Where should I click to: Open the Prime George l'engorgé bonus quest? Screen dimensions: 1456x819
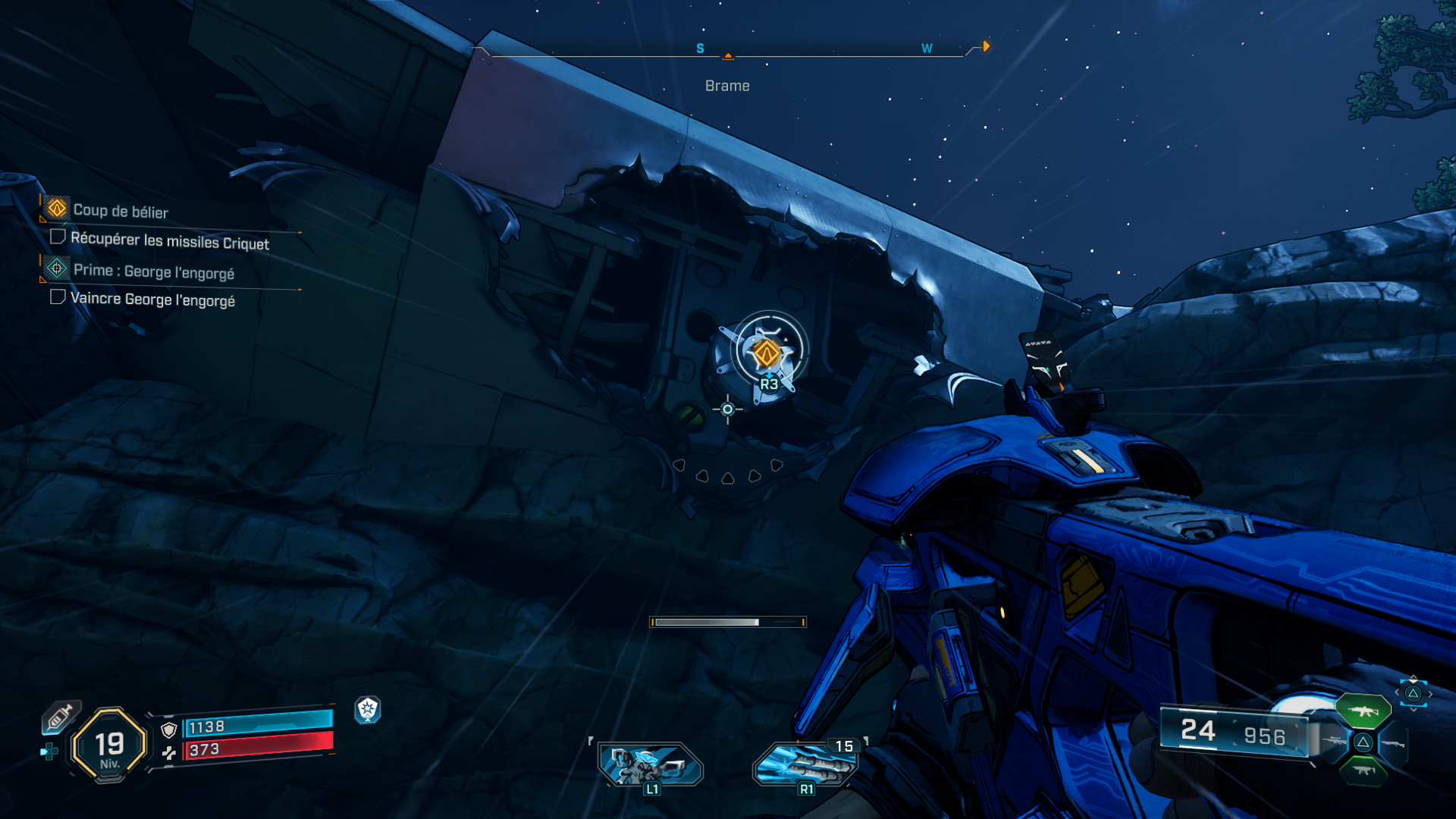tap(153, 271)
